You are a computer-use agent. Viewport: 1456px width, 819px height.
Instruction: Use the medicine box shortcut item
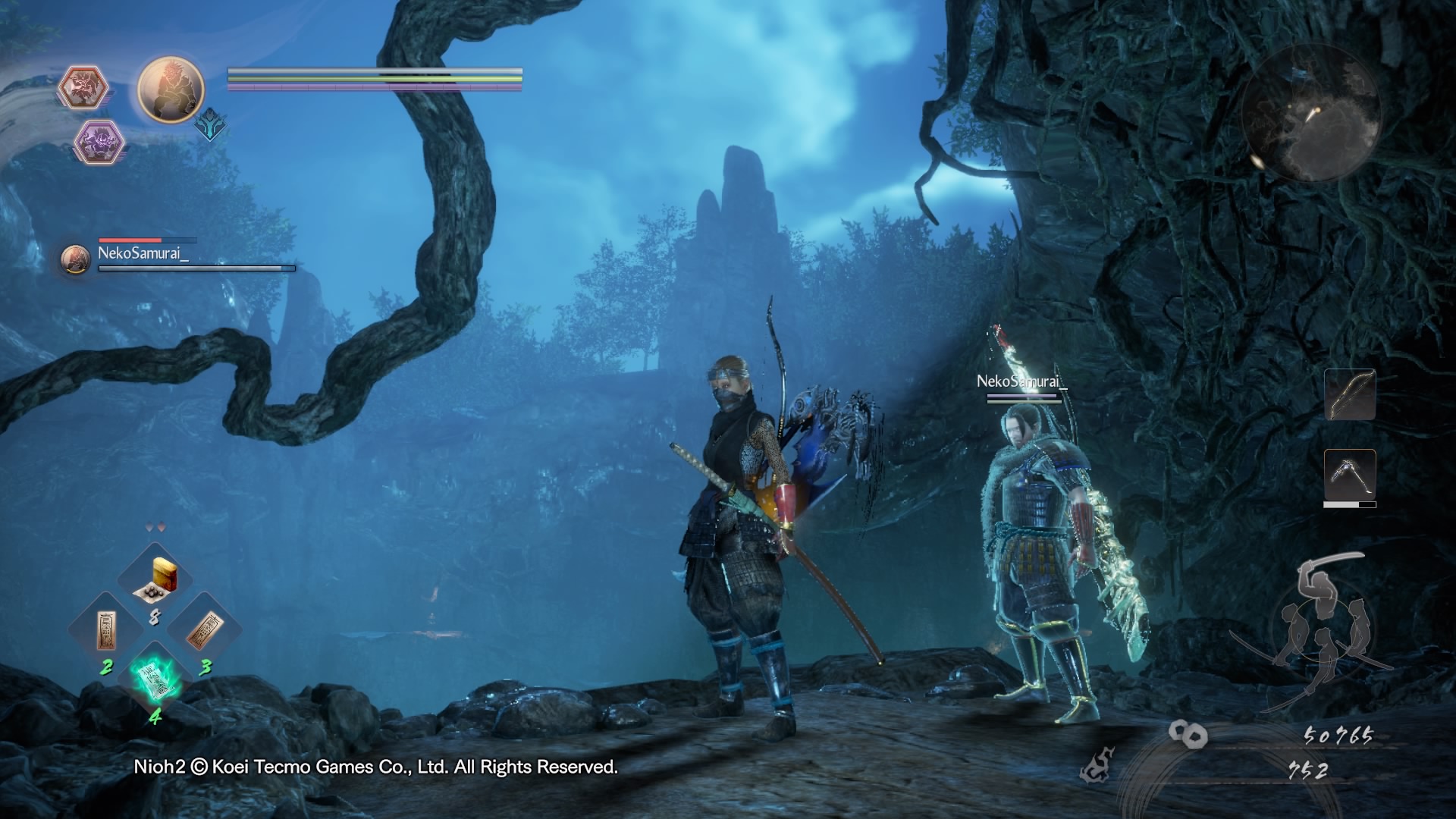(155, 579)
